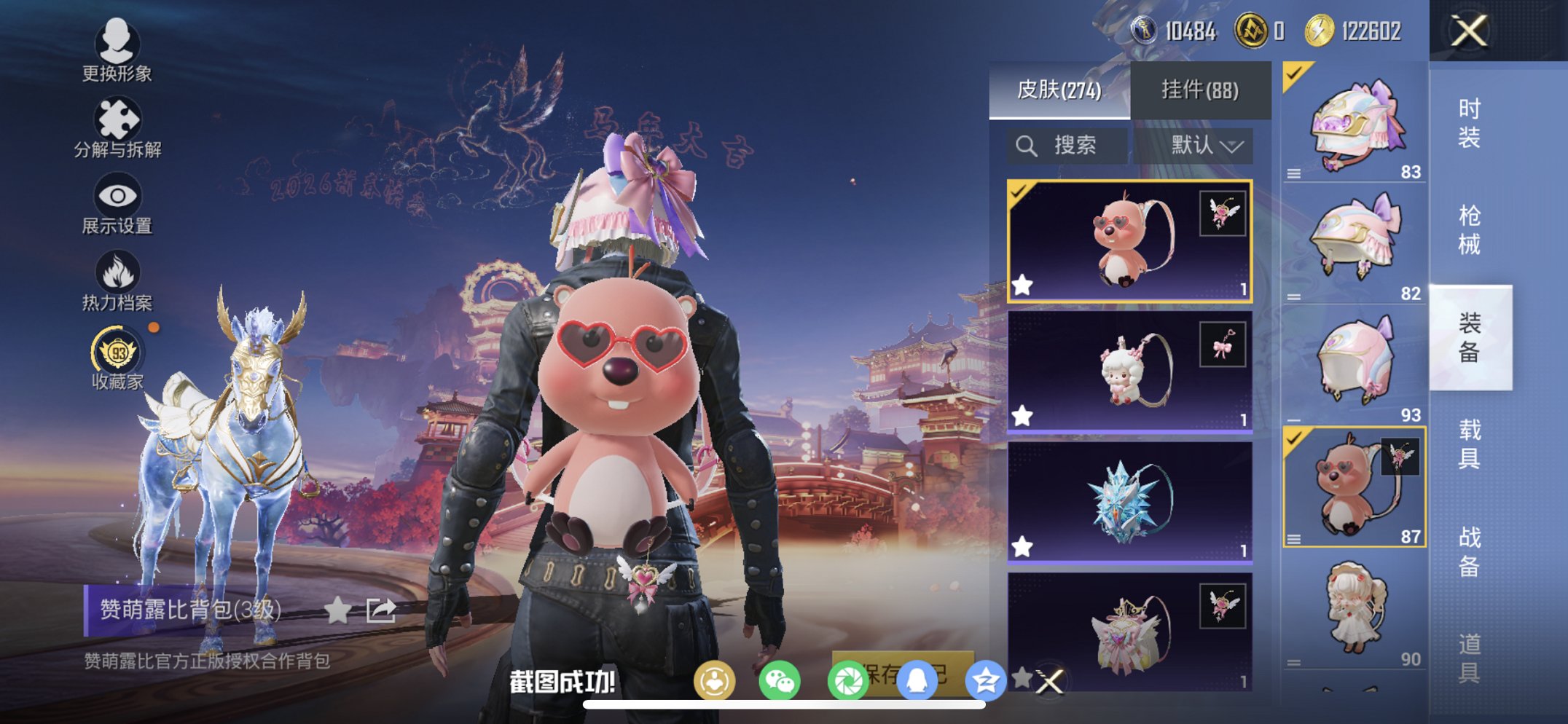Toggle the star on the lamb pendant skin
This screenshot has width=1568, height=724.
tap(1023, 415)
